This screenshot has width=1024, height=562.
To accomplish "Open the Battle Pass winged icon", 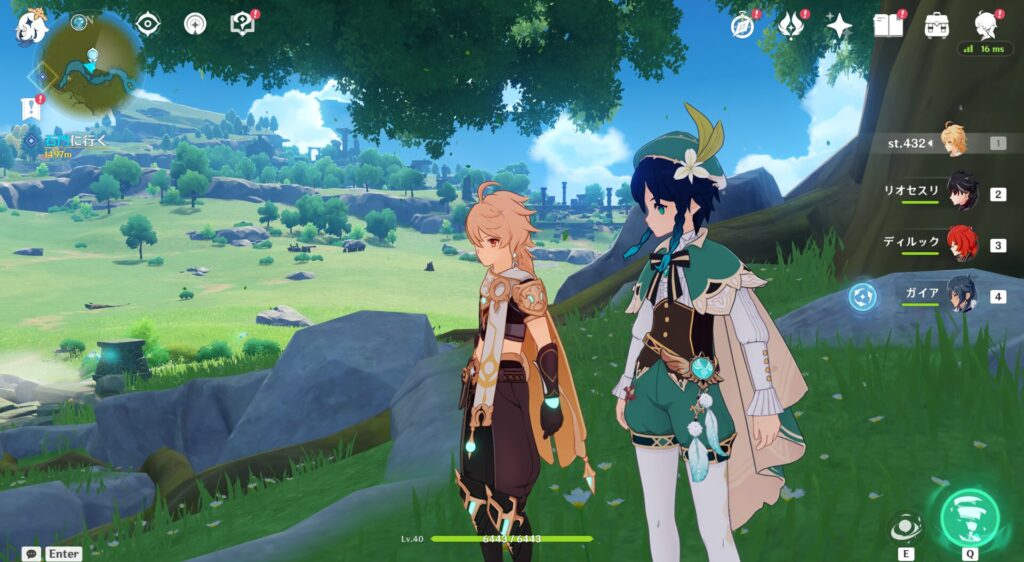I will coord(791,26).
